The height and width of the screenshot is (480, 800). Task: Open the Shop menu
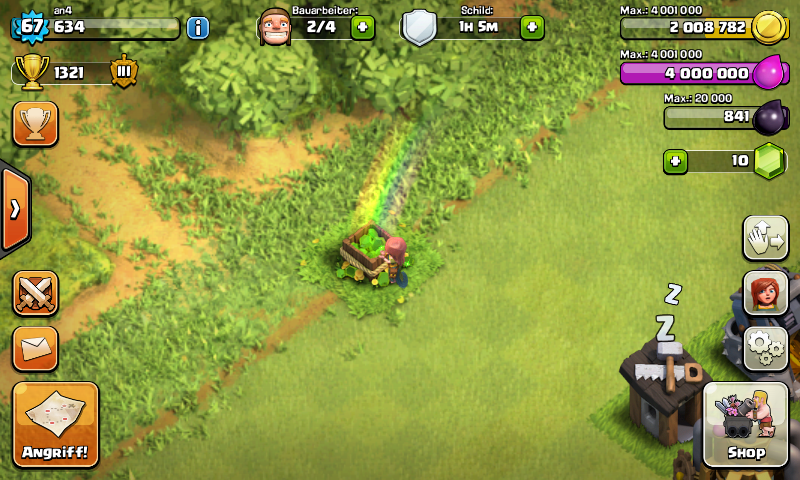(x=745, y=425)
